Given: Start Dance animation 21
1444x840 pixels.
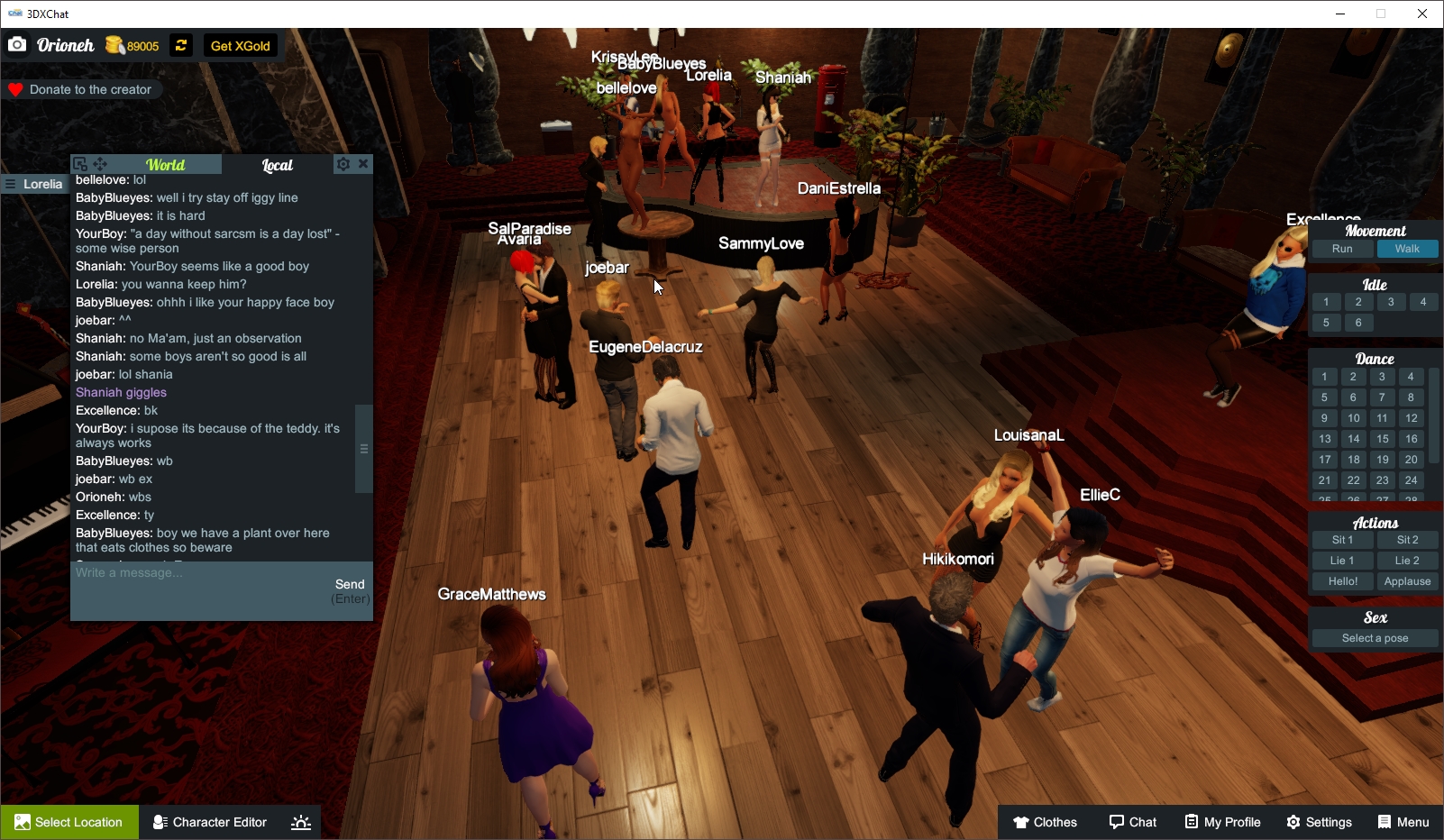Looking at the screenshot, I should [1325, 480].
